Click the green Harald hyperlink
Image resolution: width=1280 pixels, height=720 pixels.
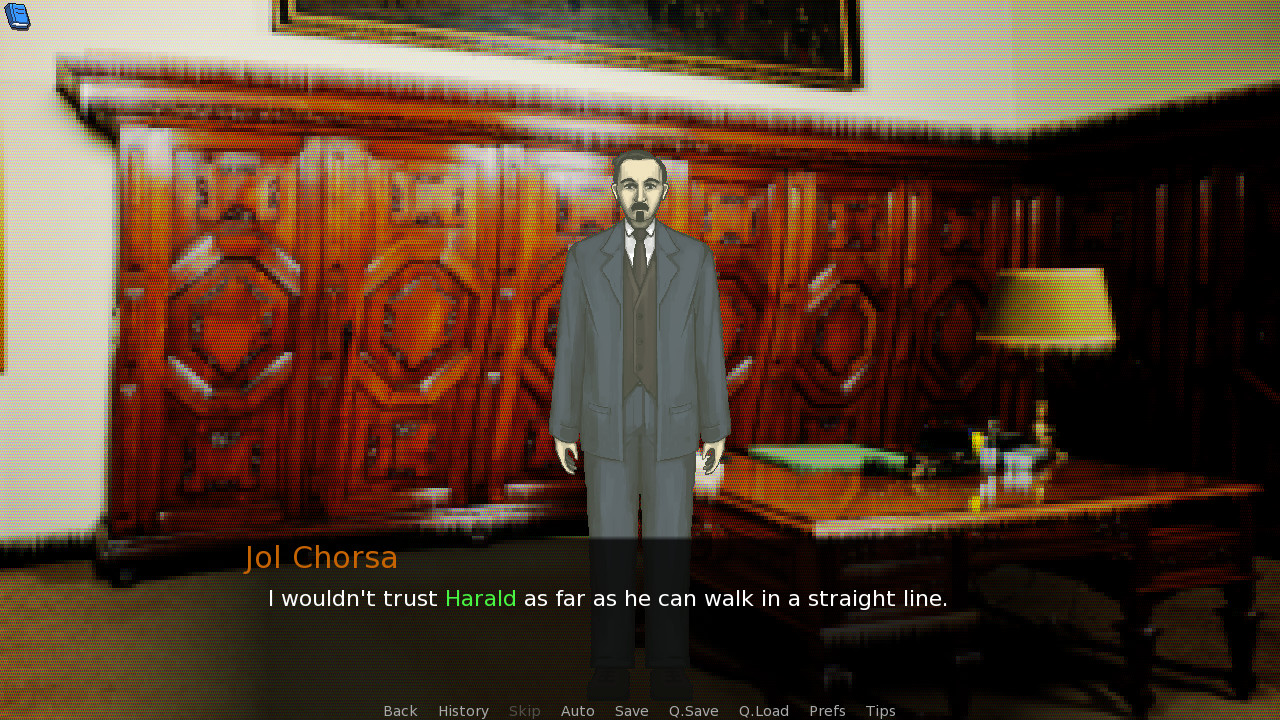481,598
